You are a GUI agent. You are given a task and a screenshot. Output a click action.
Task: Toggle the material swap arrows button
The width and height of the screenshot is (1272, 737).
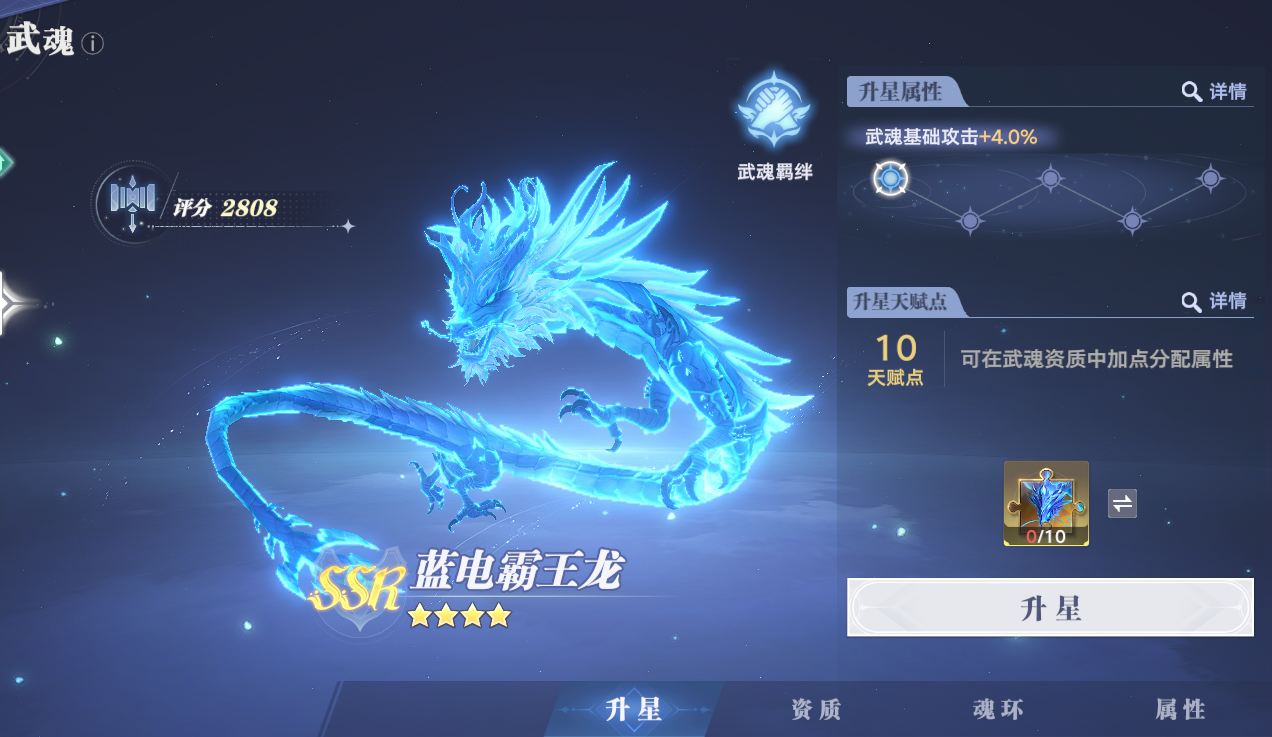point(1122,503)
